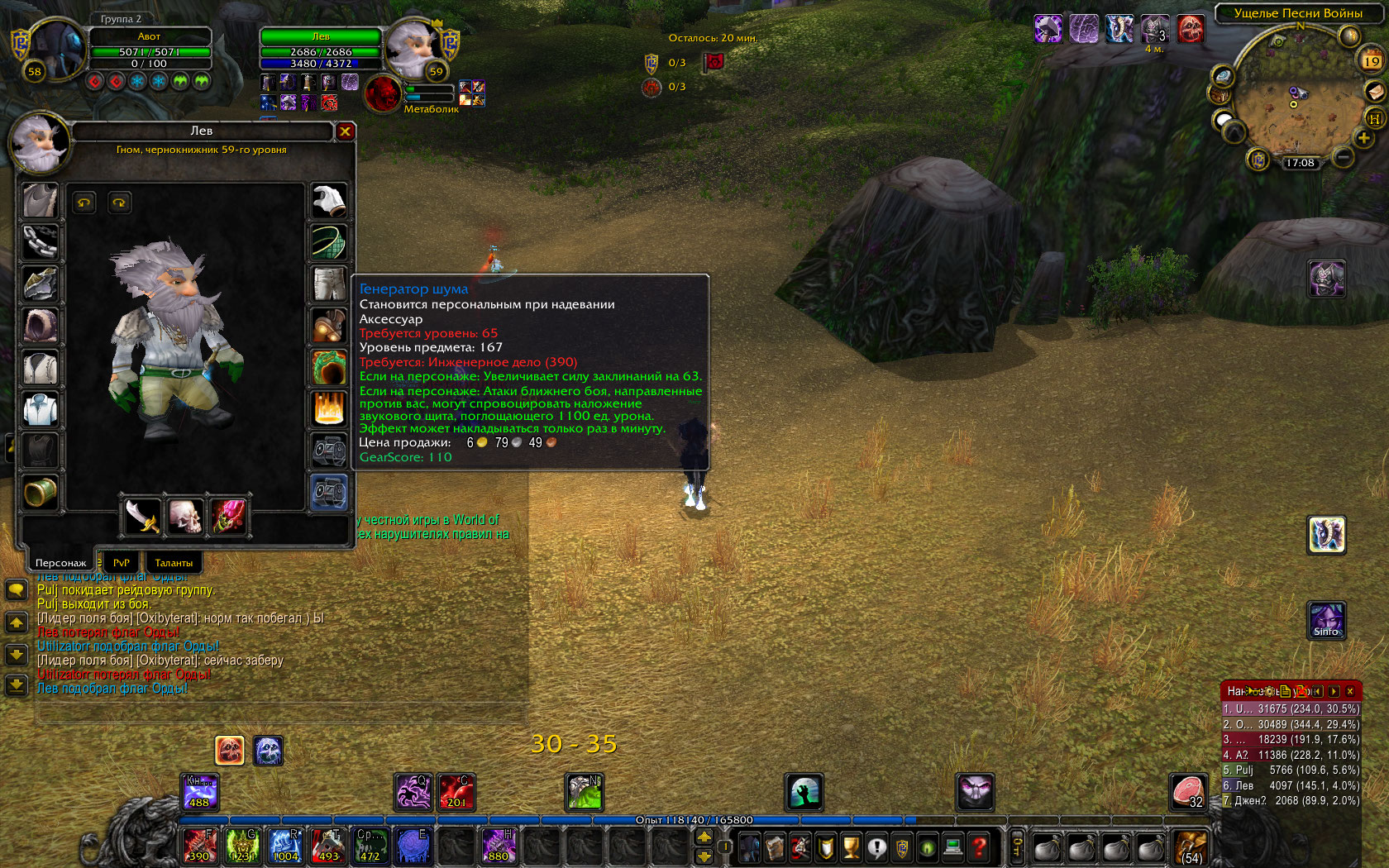The image size is (1389, 868).
Task: Activate the green hand tombstone ability
Action: (804, 792)
